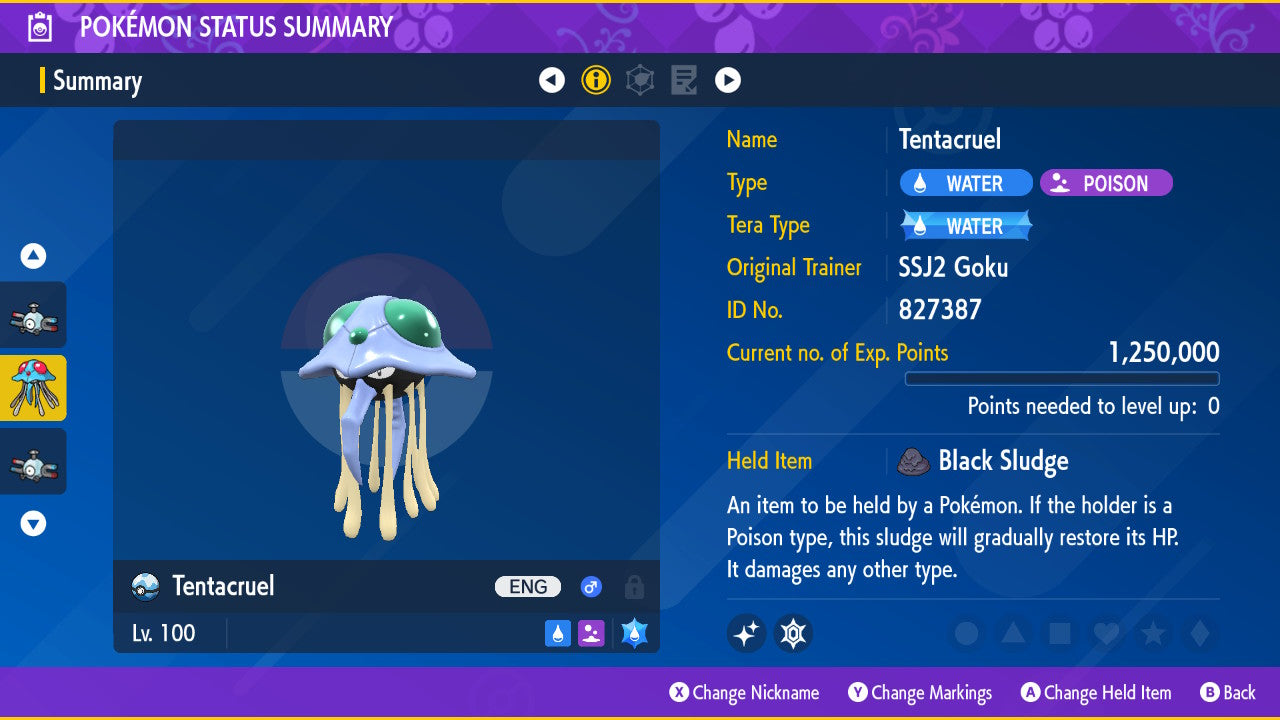Select the yellow info summary tab

596,80
